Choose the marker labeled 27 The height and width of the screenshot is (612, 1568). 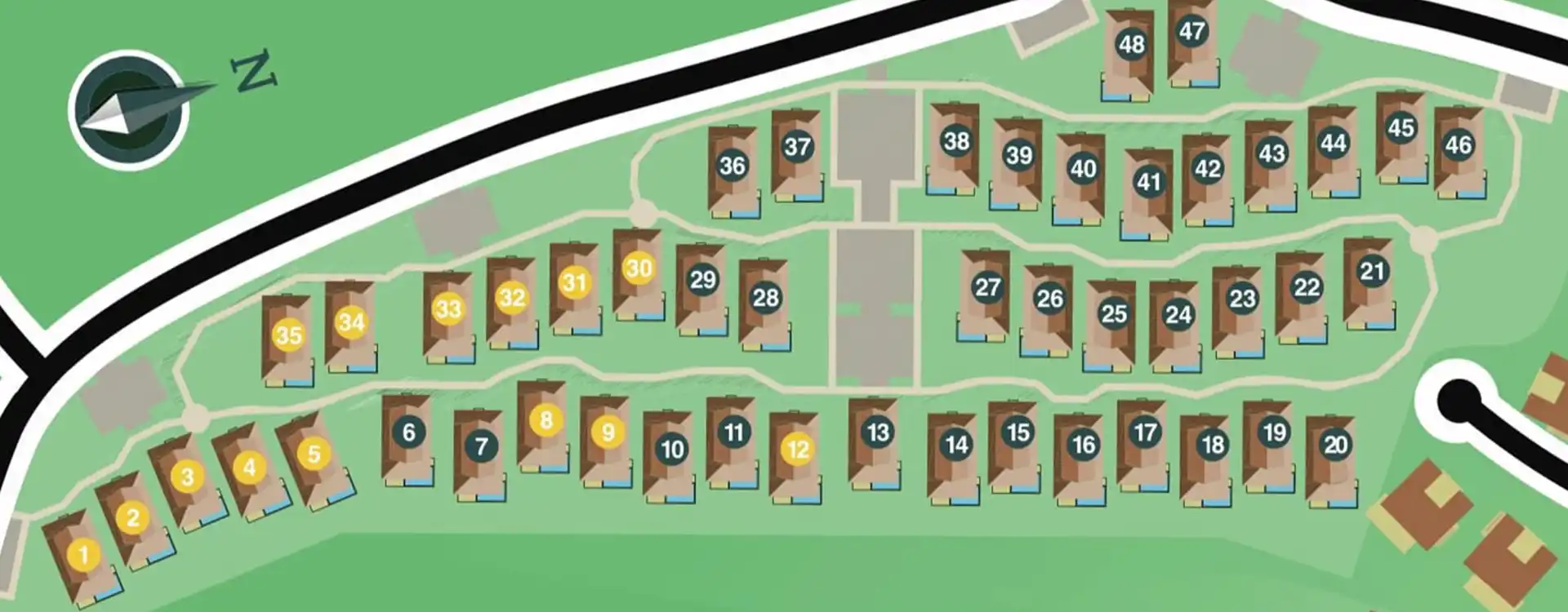tap(987, 287)
